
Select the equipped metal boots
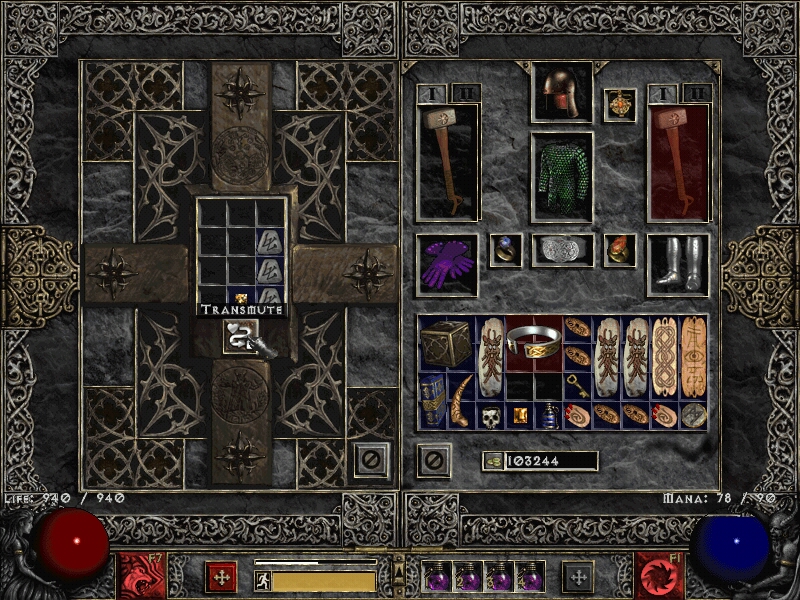point(677,264)
